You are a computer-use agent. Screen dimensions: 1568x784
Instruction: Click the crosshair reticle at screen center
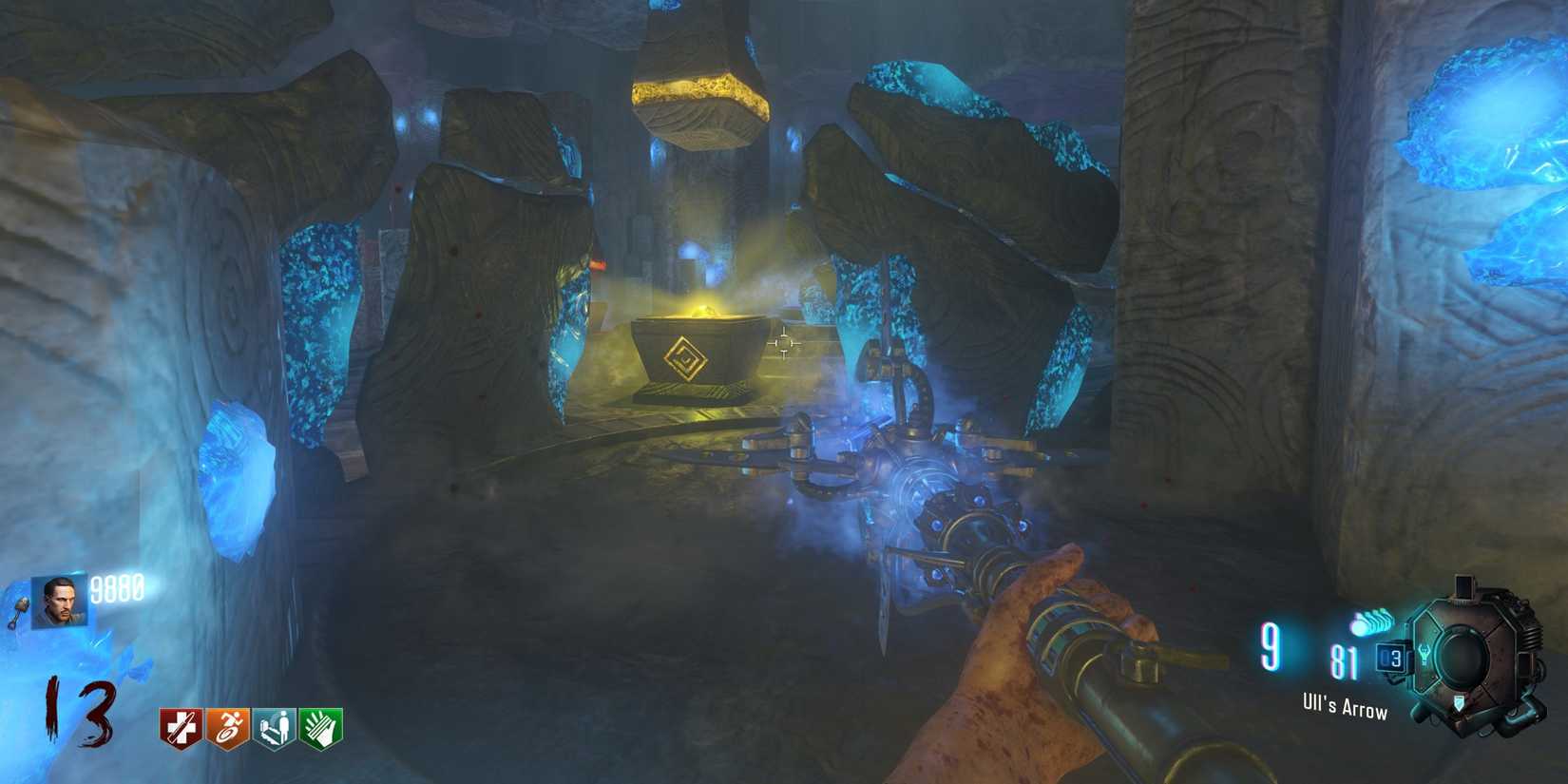click(x=785, y=344)
